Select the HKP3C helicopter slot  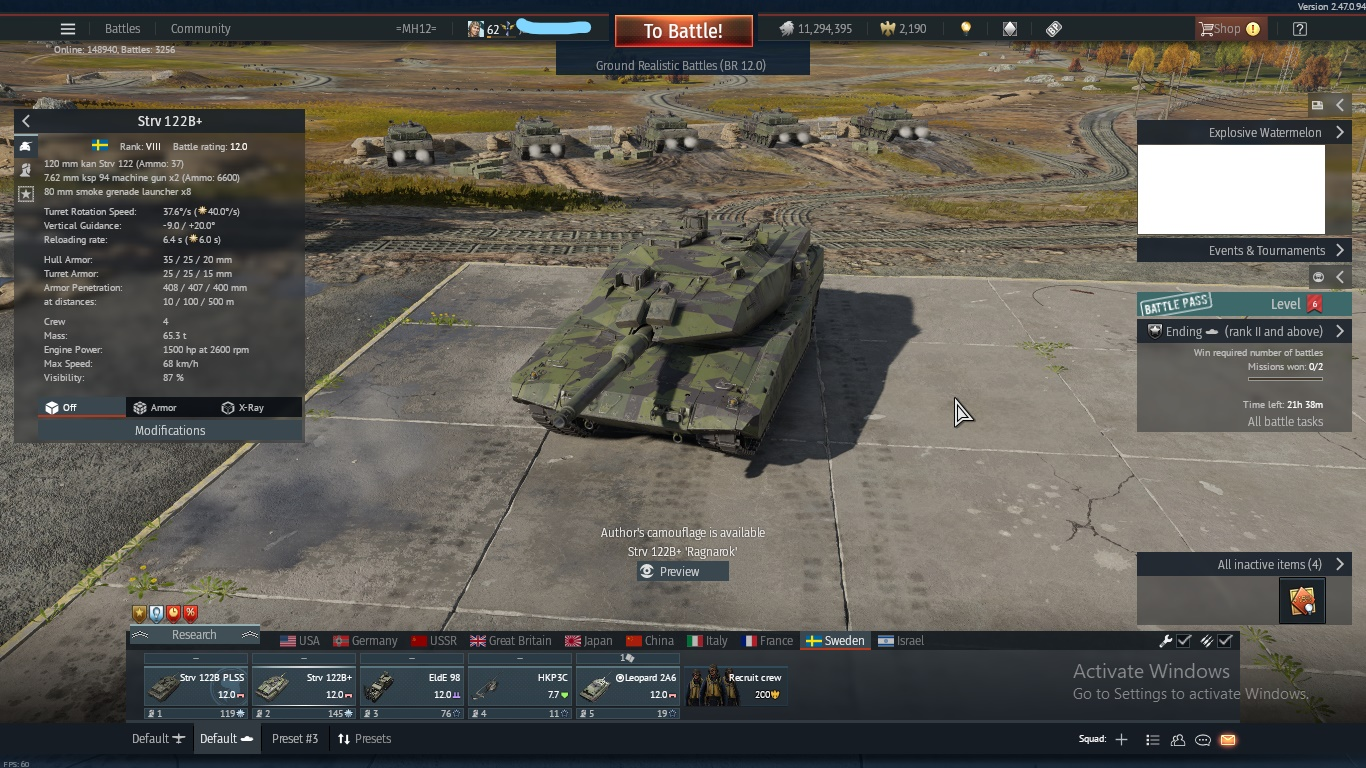(x=520, y=686)
